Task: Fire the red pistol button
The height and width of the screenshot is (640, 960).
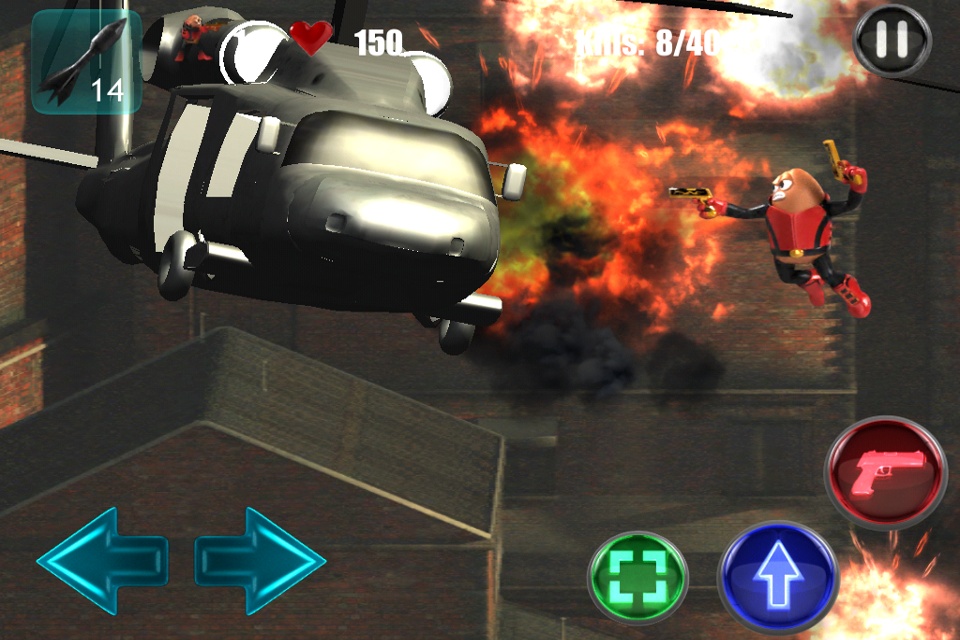Action: click(x=885, y=471)
